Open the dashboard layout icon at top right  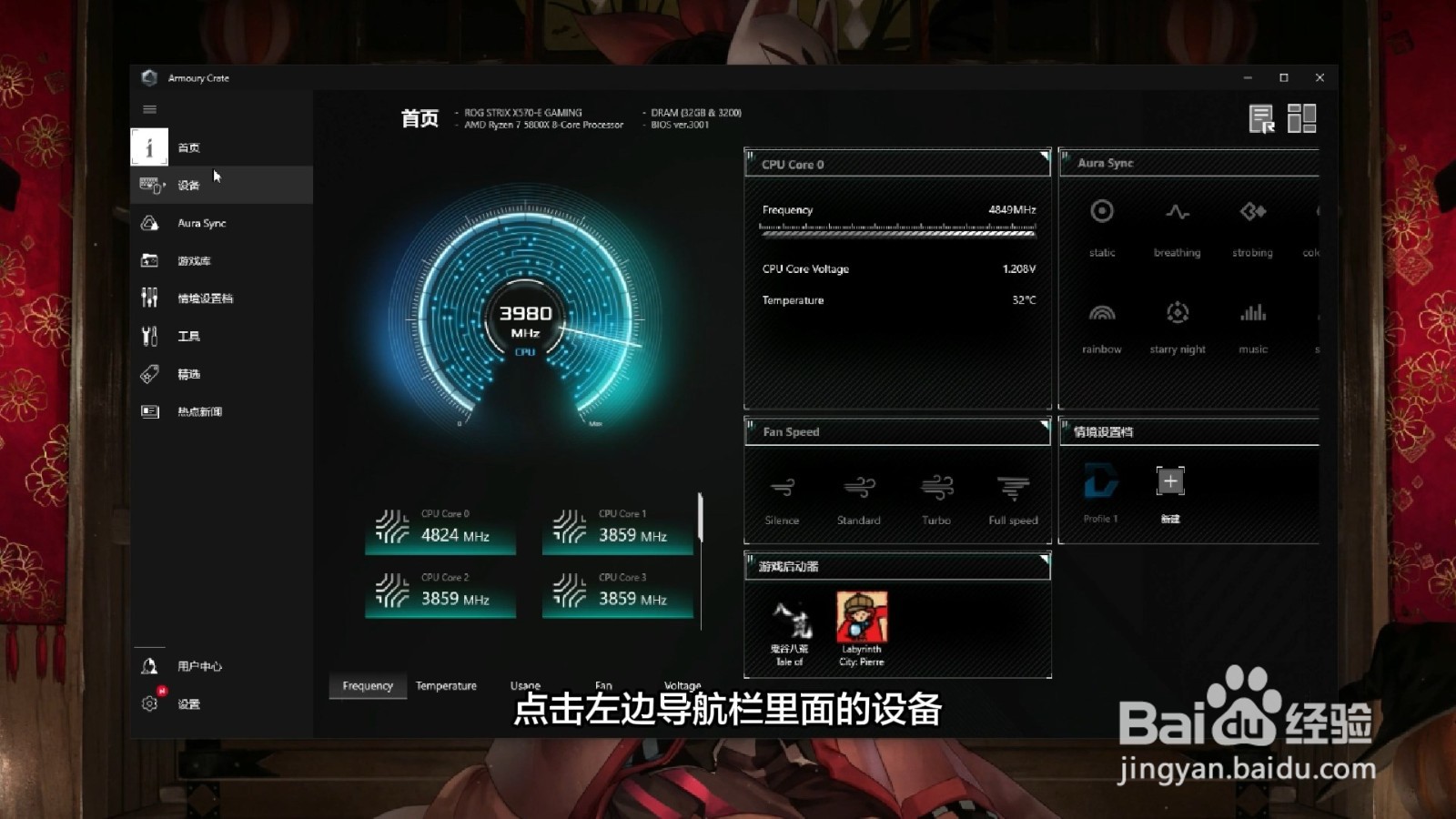tap(1303, 118)
